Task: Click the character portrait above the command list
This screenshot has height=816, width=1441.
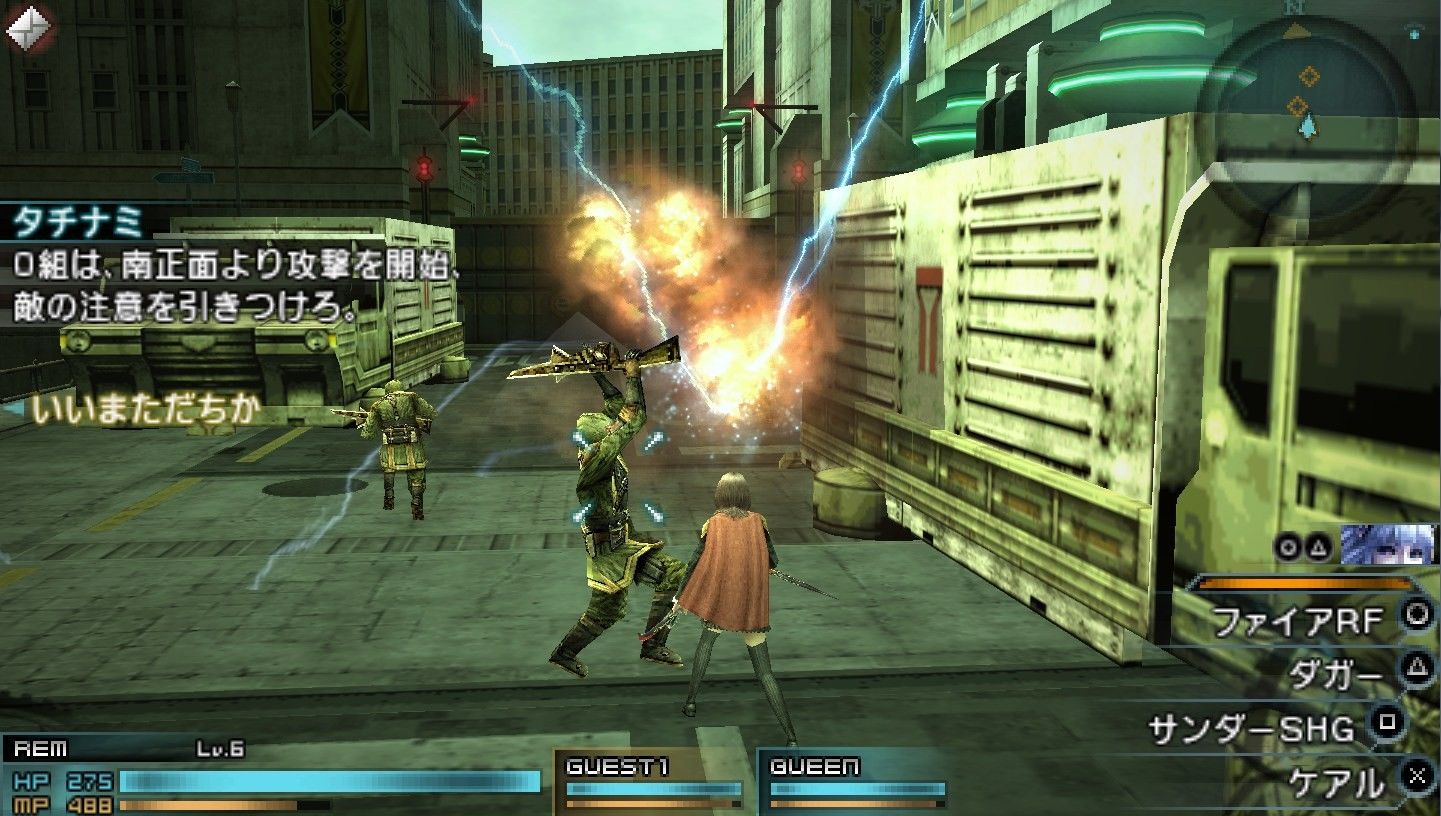Action: click(1386, 545)
